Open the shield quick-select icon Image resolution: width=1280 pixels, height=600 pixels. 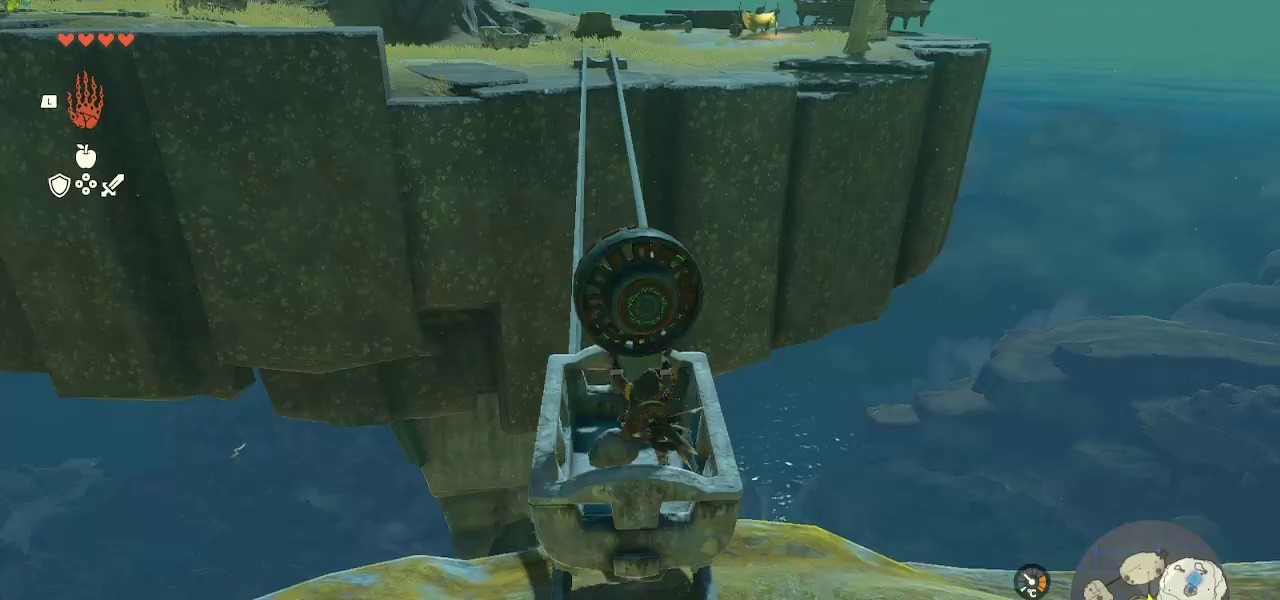pos(59,185)
